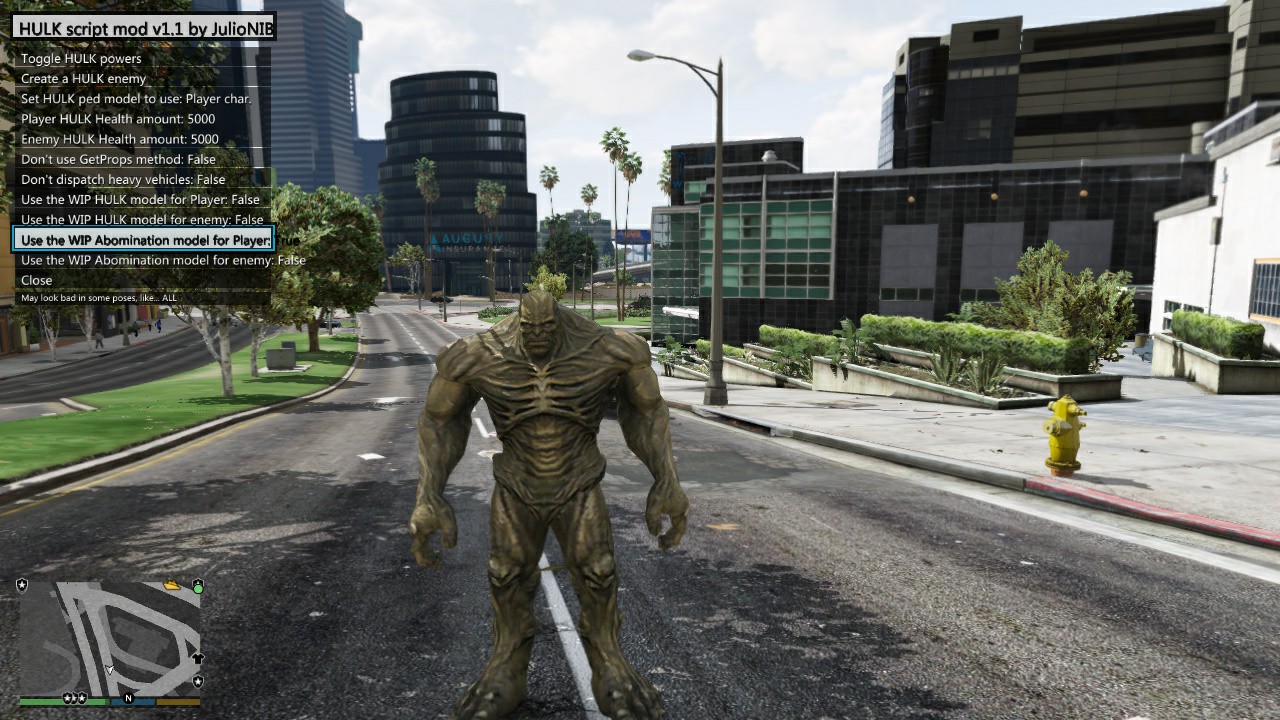Toggle WIP Abomination model for Player
The width and height of the screenshot is (1280, 720).
[x=146, y=240]
